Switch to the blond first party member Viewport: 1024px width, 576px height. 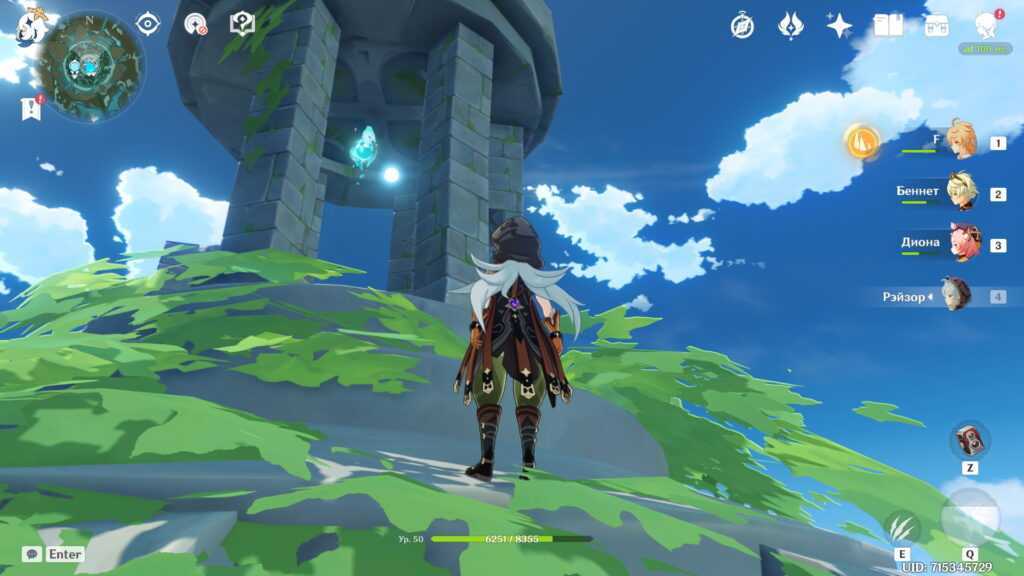click(962, 142)
